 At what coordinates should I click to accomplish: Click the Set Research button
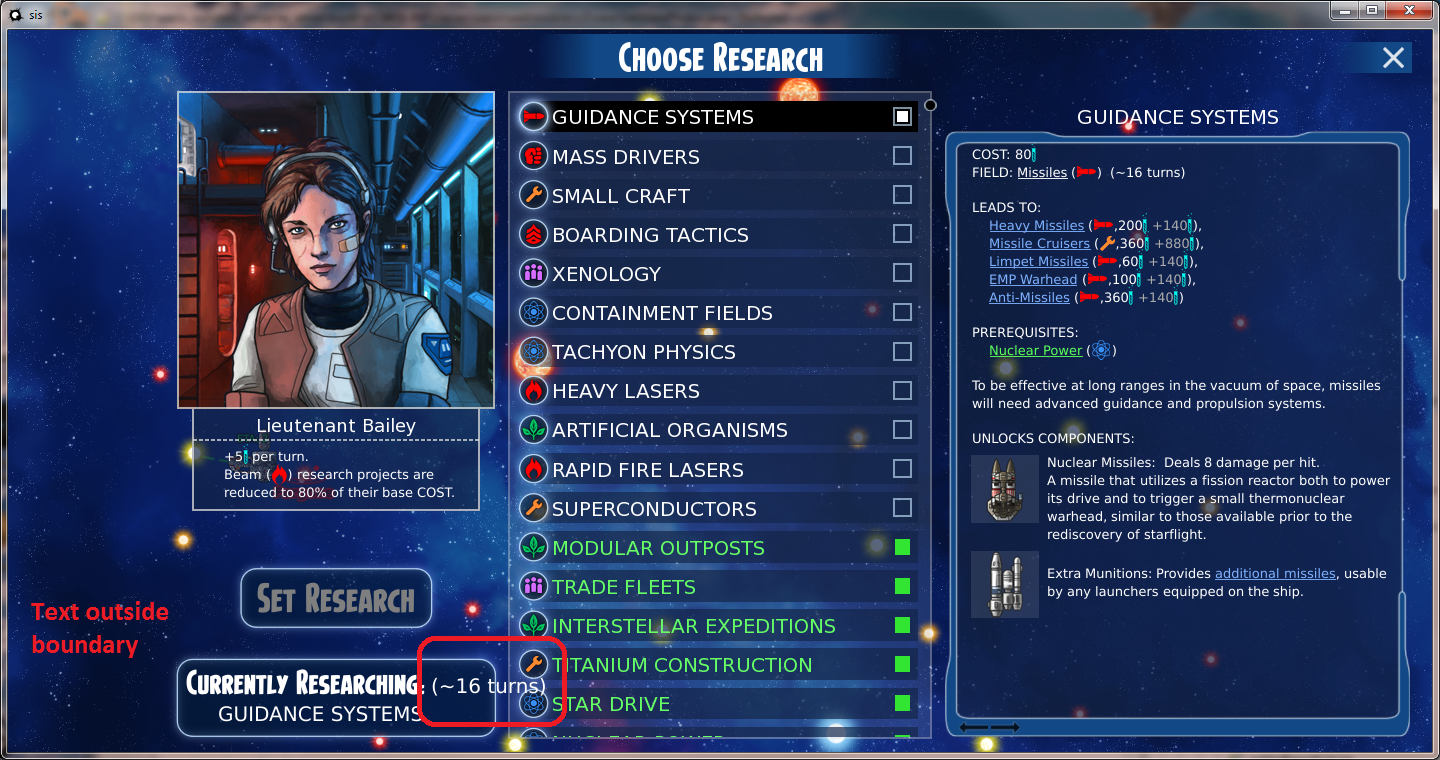(336, 599)
